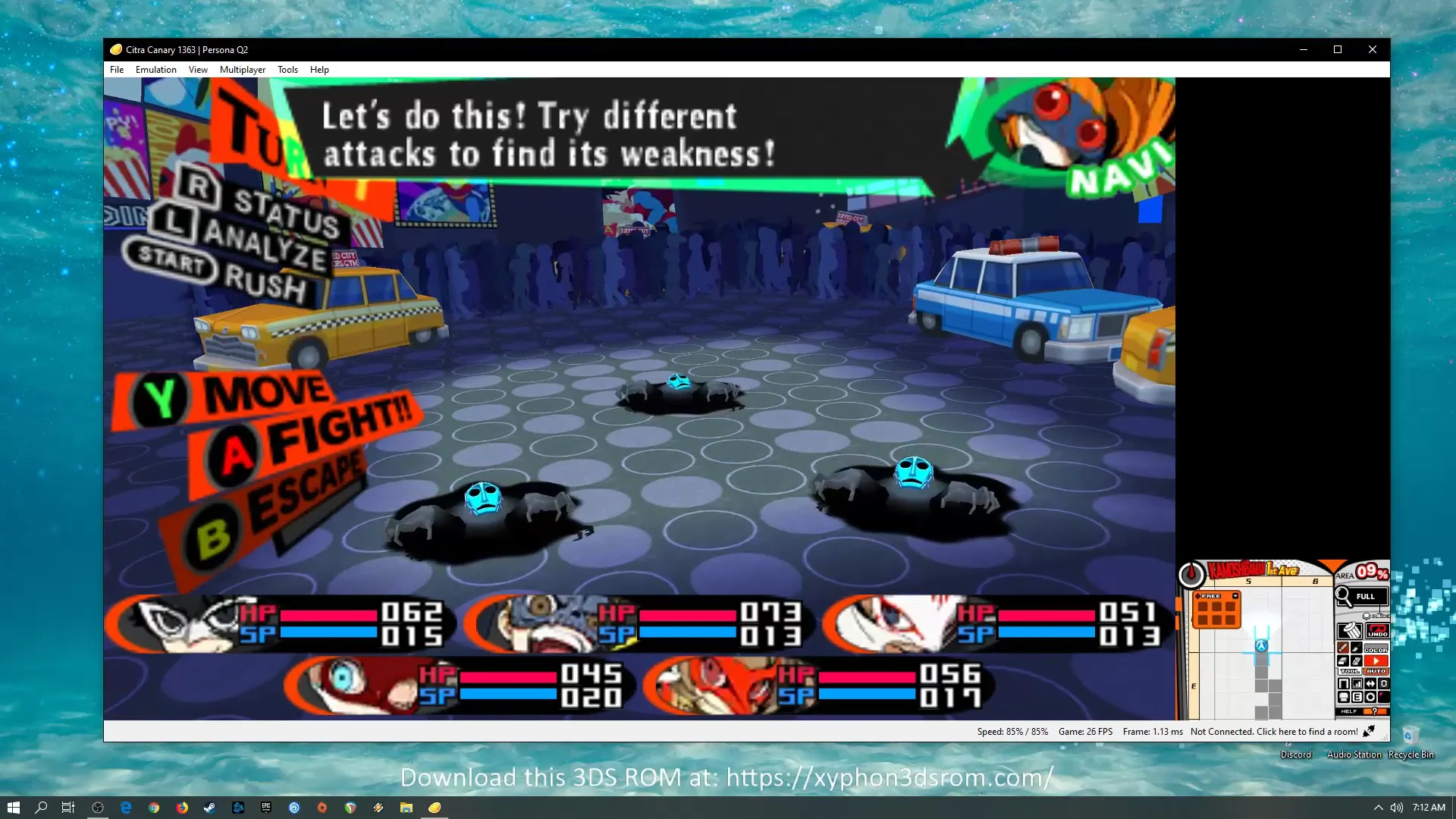Screen dimensions: 1456x819
Task: Undo the last map drawing
Action: pos(1377,631)
